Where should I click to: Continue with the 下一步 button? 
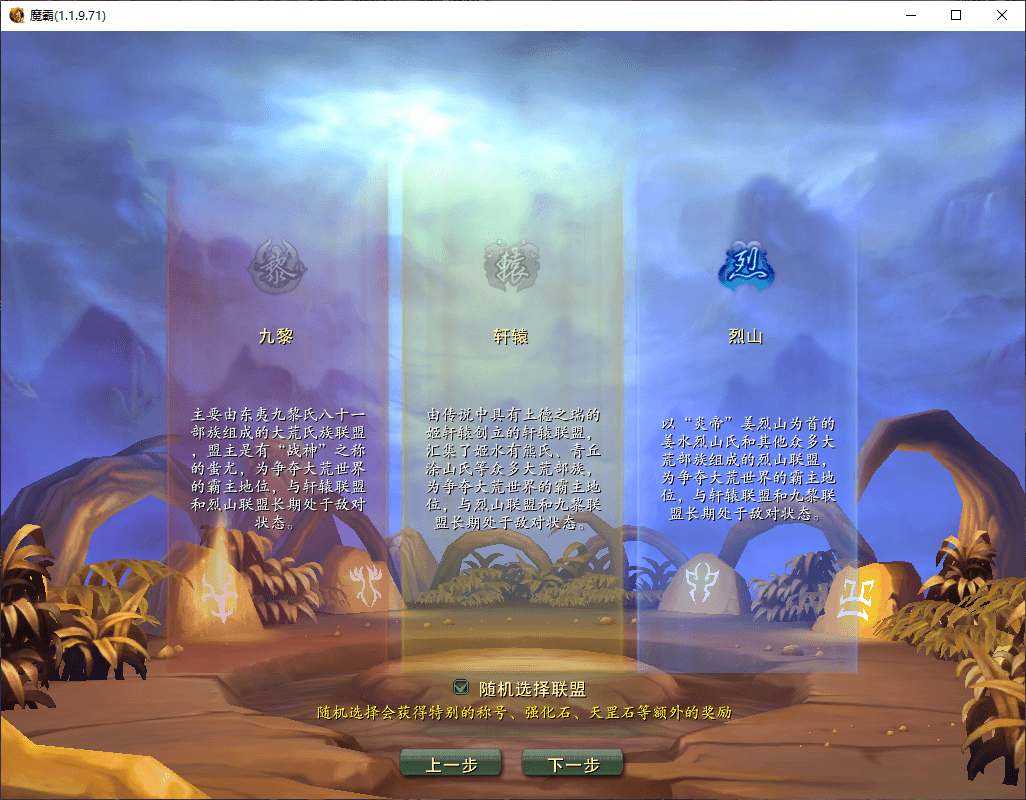click(x=573, y=764)
